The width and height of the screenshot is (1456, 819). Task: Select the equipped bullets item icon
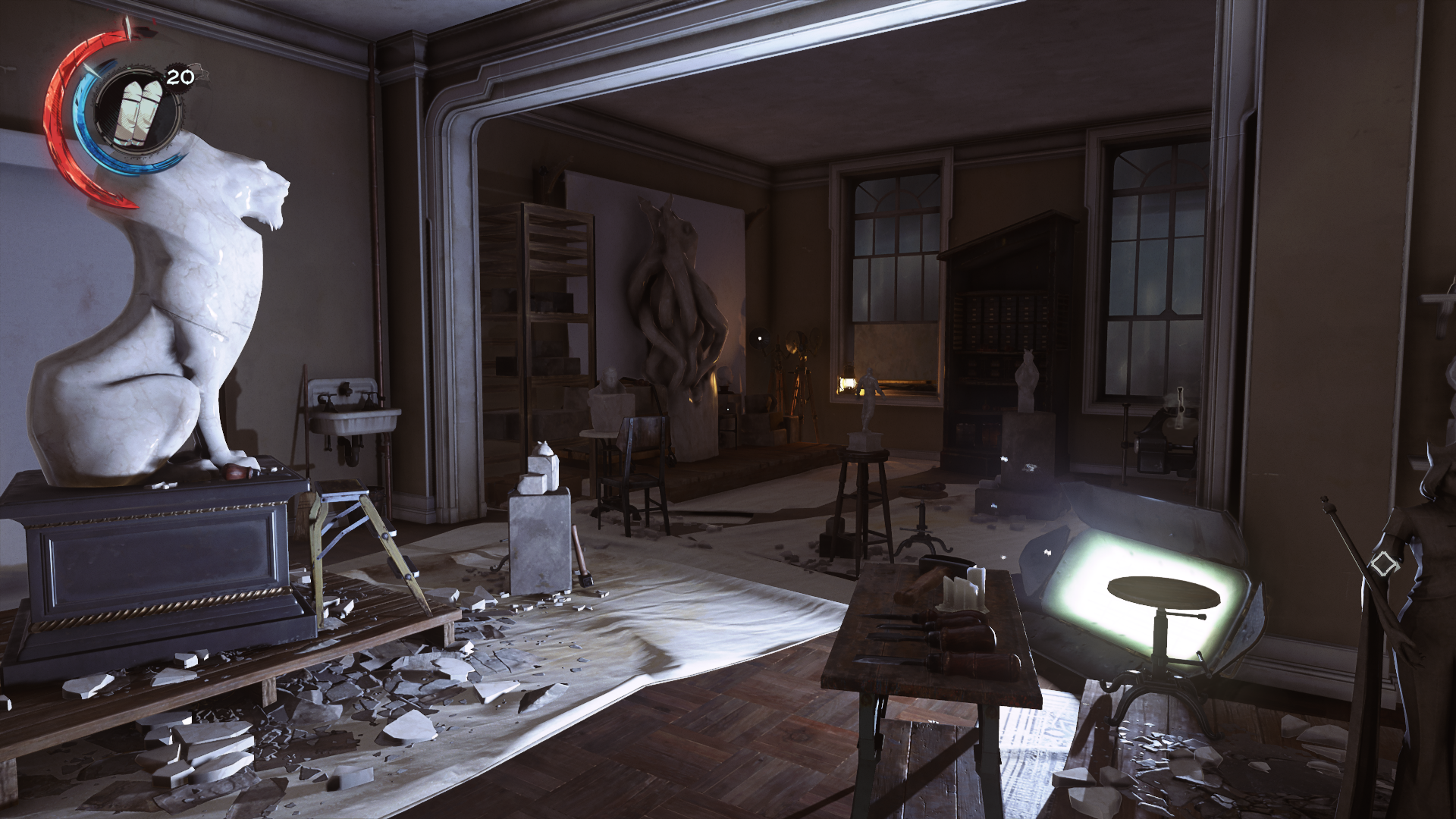click(x=134, y=113)
